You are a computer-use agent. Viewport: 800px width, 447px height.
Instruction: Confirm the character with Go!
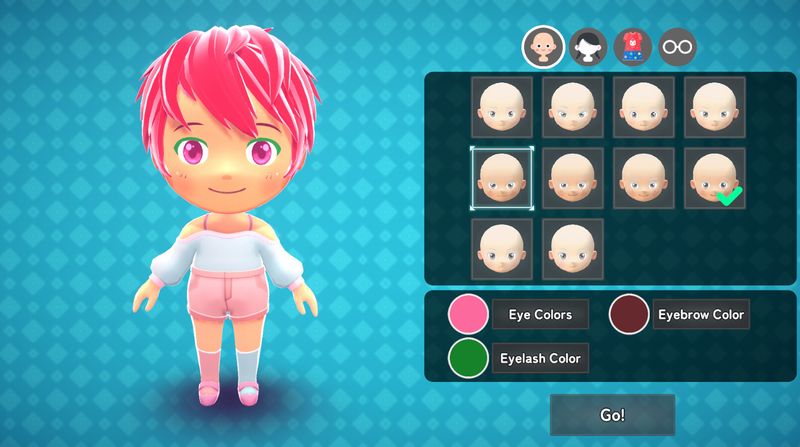point(612,415)
